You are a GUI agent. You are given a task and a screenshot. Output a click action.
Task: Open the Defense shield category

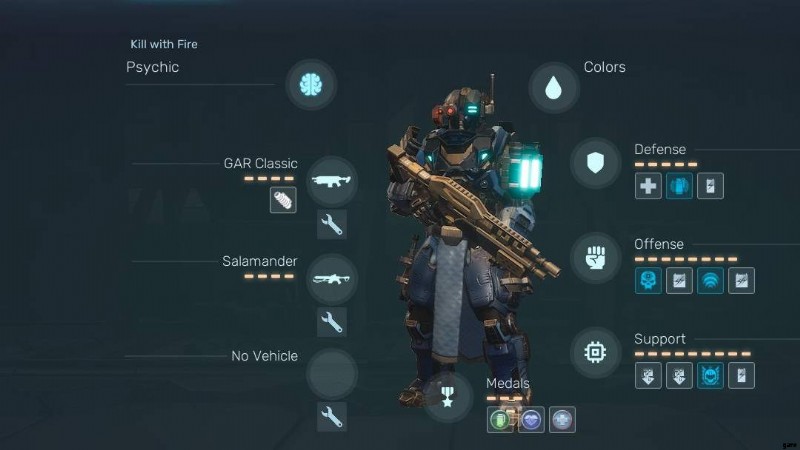click(x=596, y=163)
